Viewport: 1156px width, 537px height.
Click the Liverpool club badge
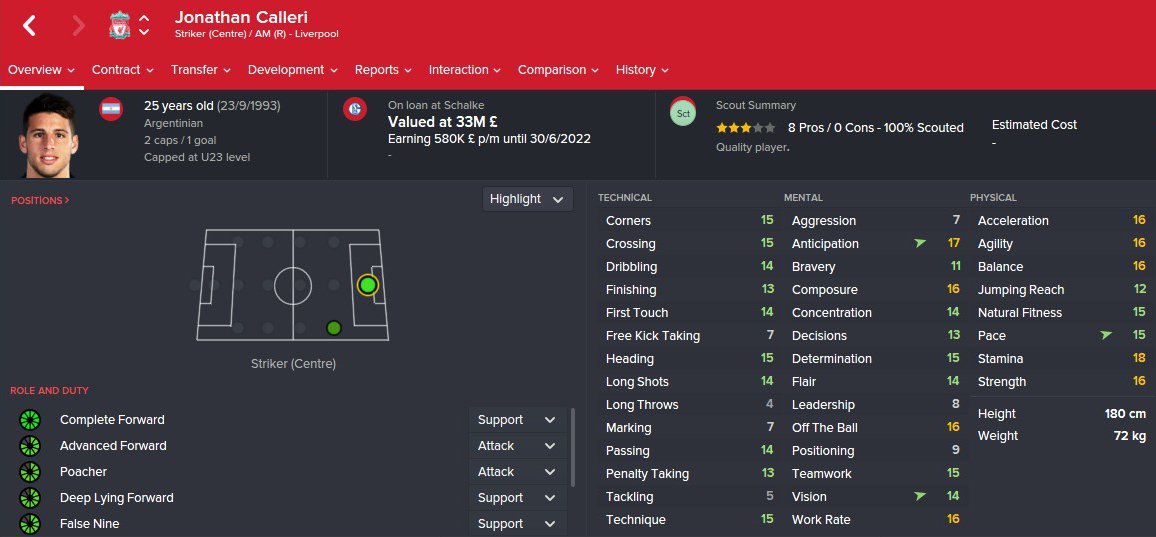click(x=120, y=26)
